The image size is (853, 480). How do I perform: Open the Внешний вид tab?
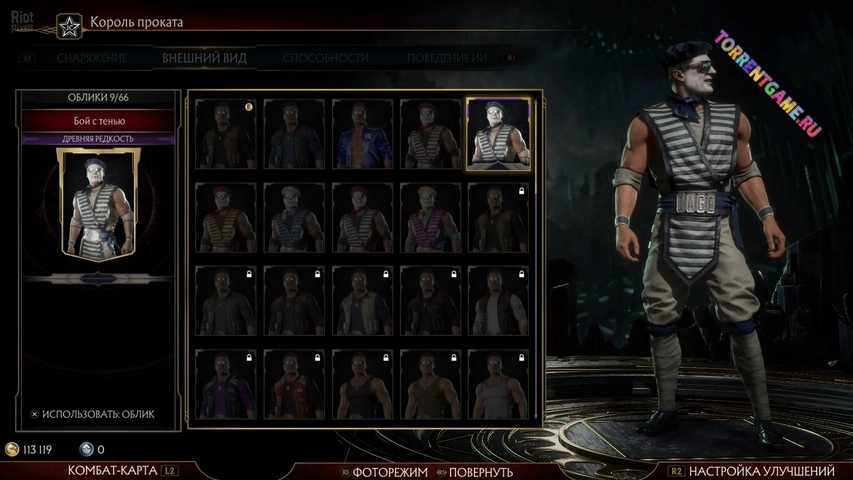click(204, 58)
